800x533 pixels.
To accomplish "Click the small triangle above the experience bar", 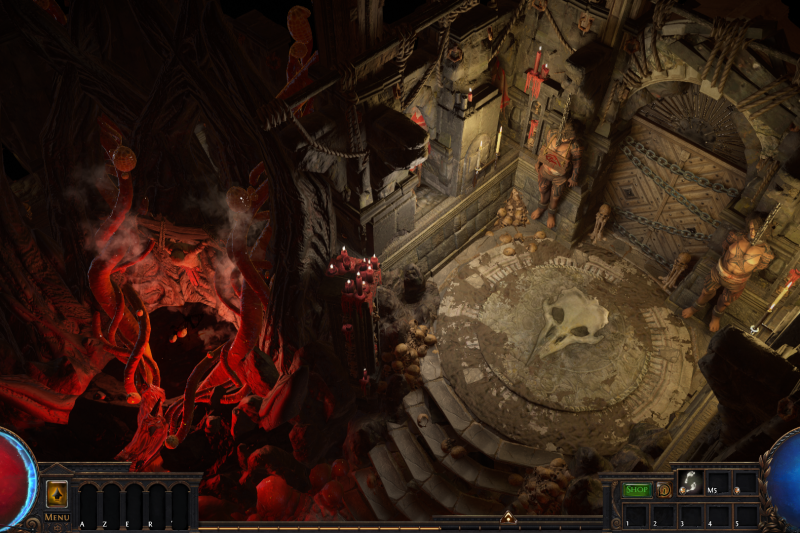I will point(507,517).
